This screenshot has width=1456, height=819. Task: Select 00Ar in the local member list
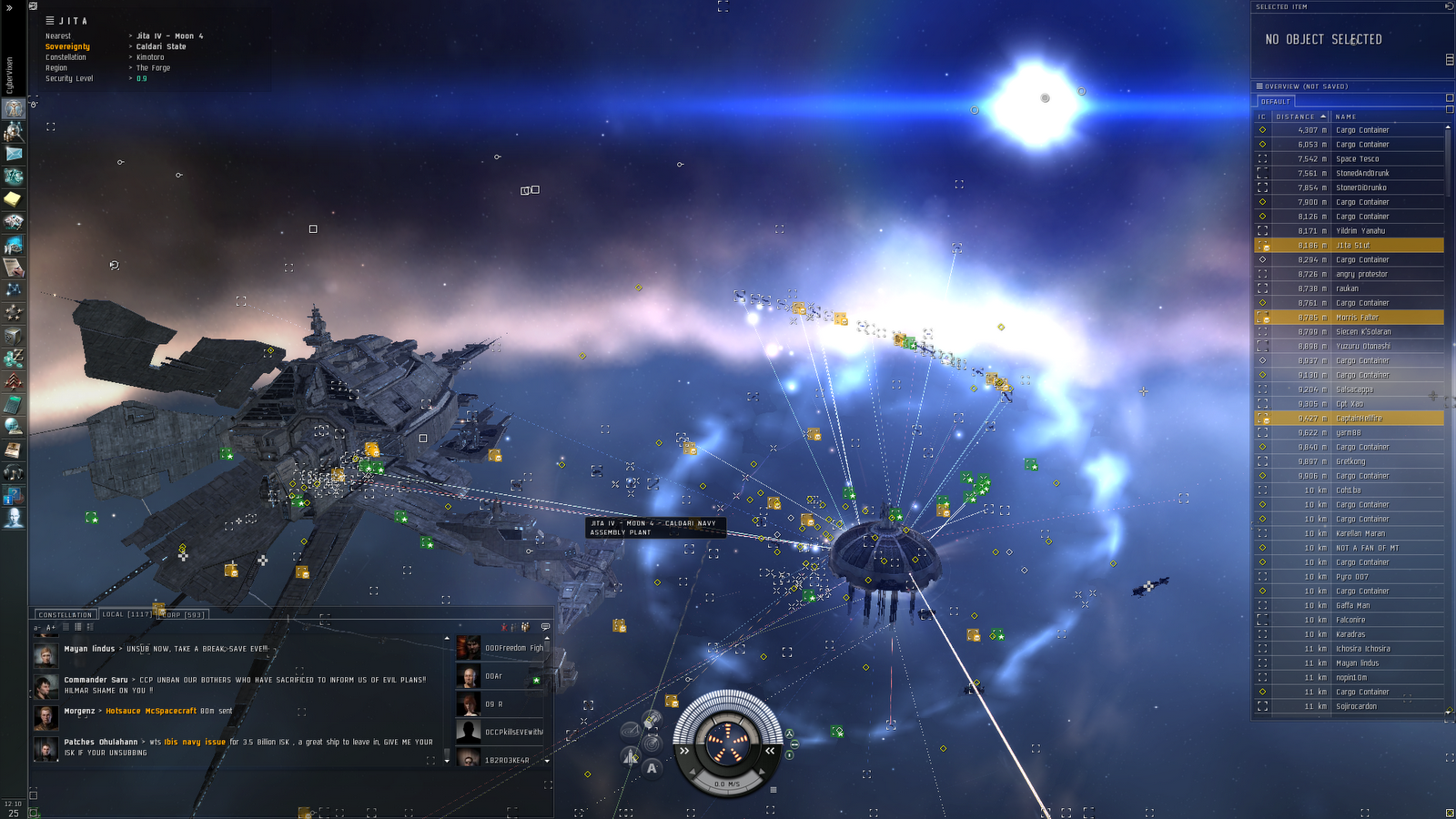(494, 676)
